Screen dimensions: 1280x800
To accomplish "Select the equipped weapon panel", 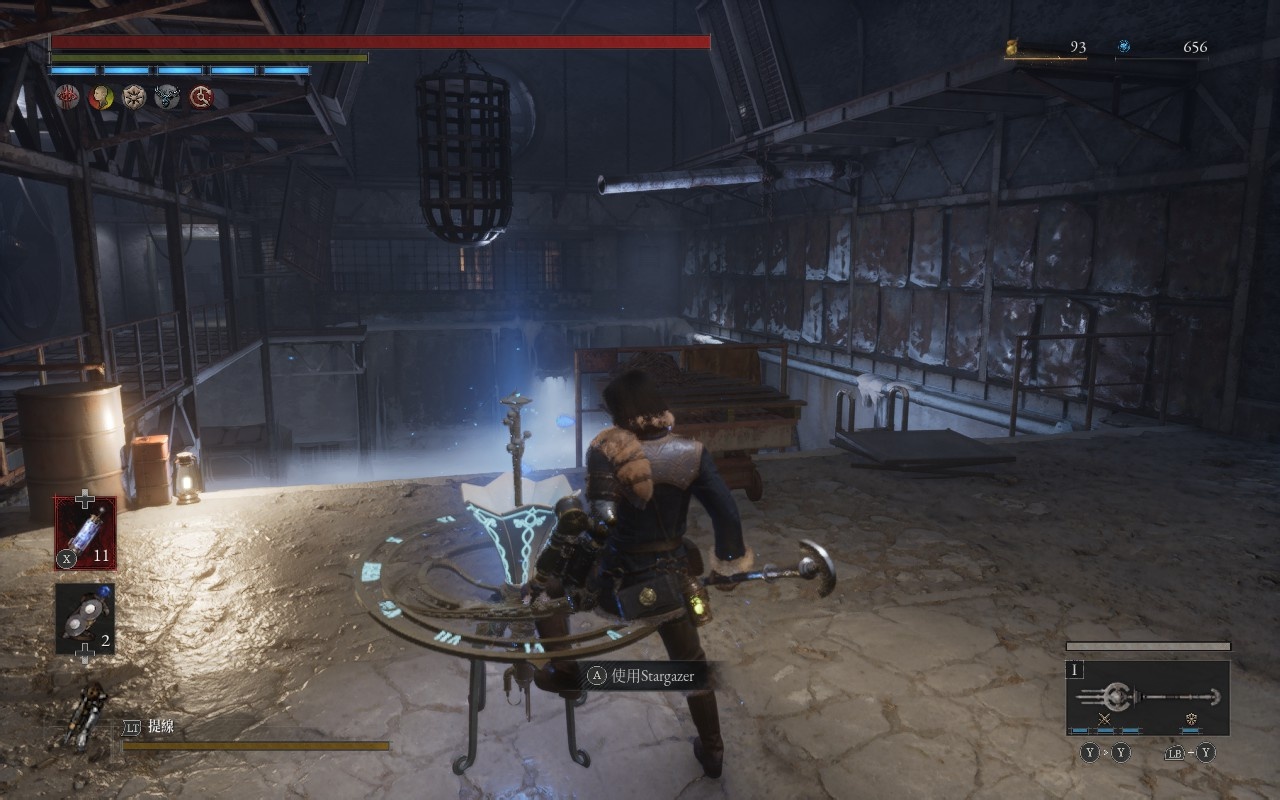I will pyautogui.click(x=1147, y=697).
